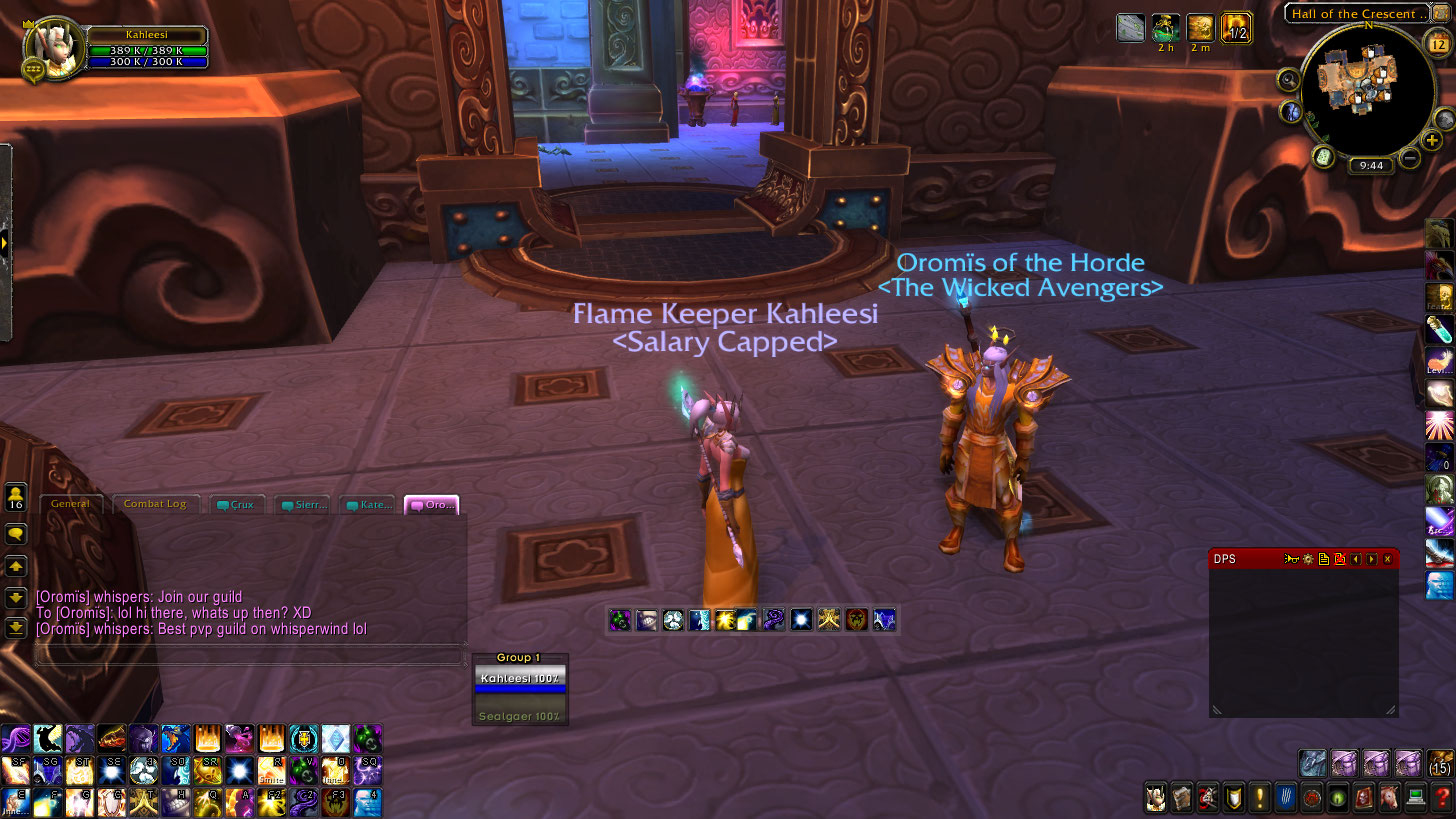Jump chat to the bottom
The width and height of the screenshot is (1456, 819).
click(16, 628)
